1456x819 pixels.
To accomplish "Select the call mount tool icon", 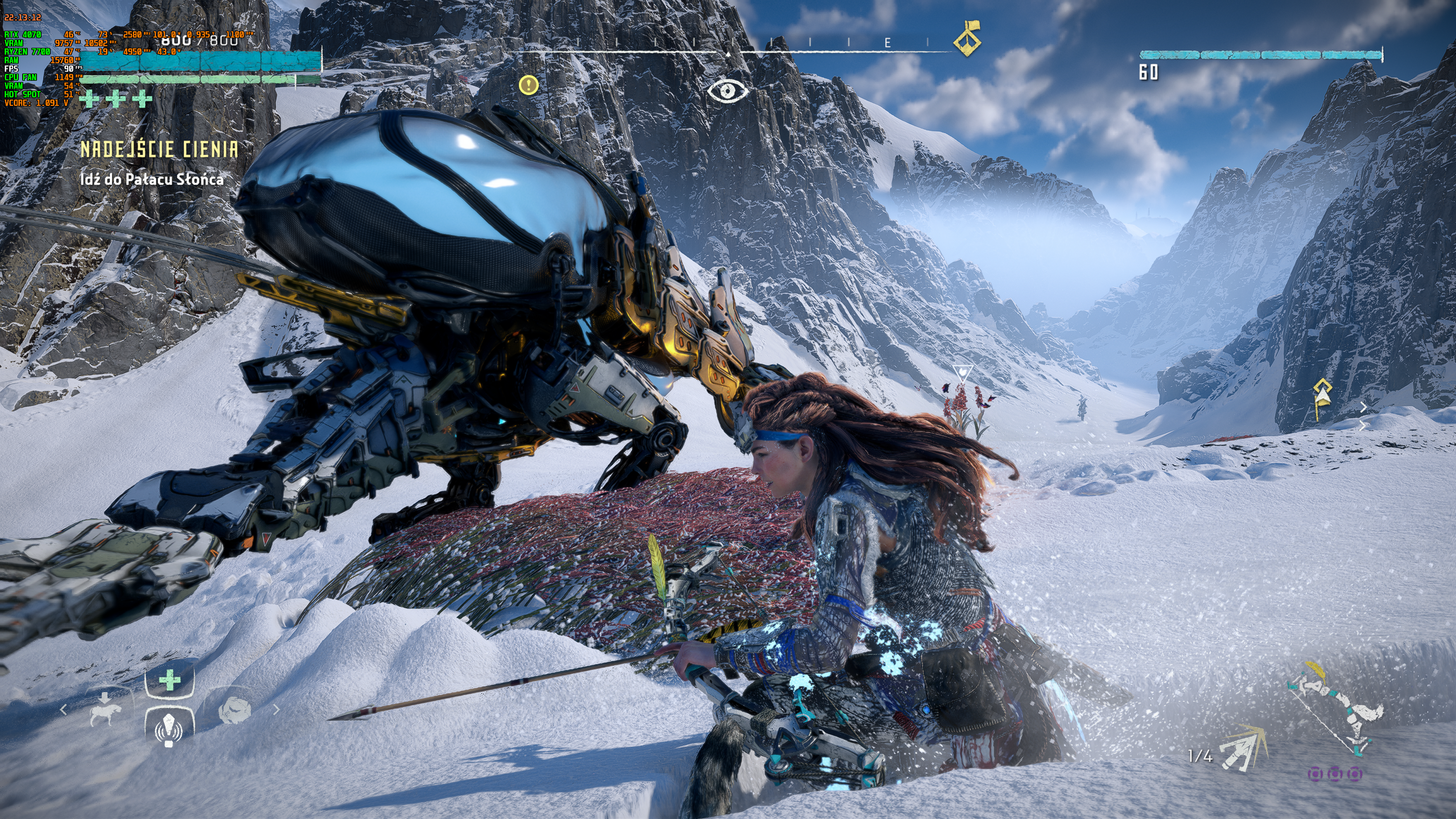I will (x=106, y=710).
